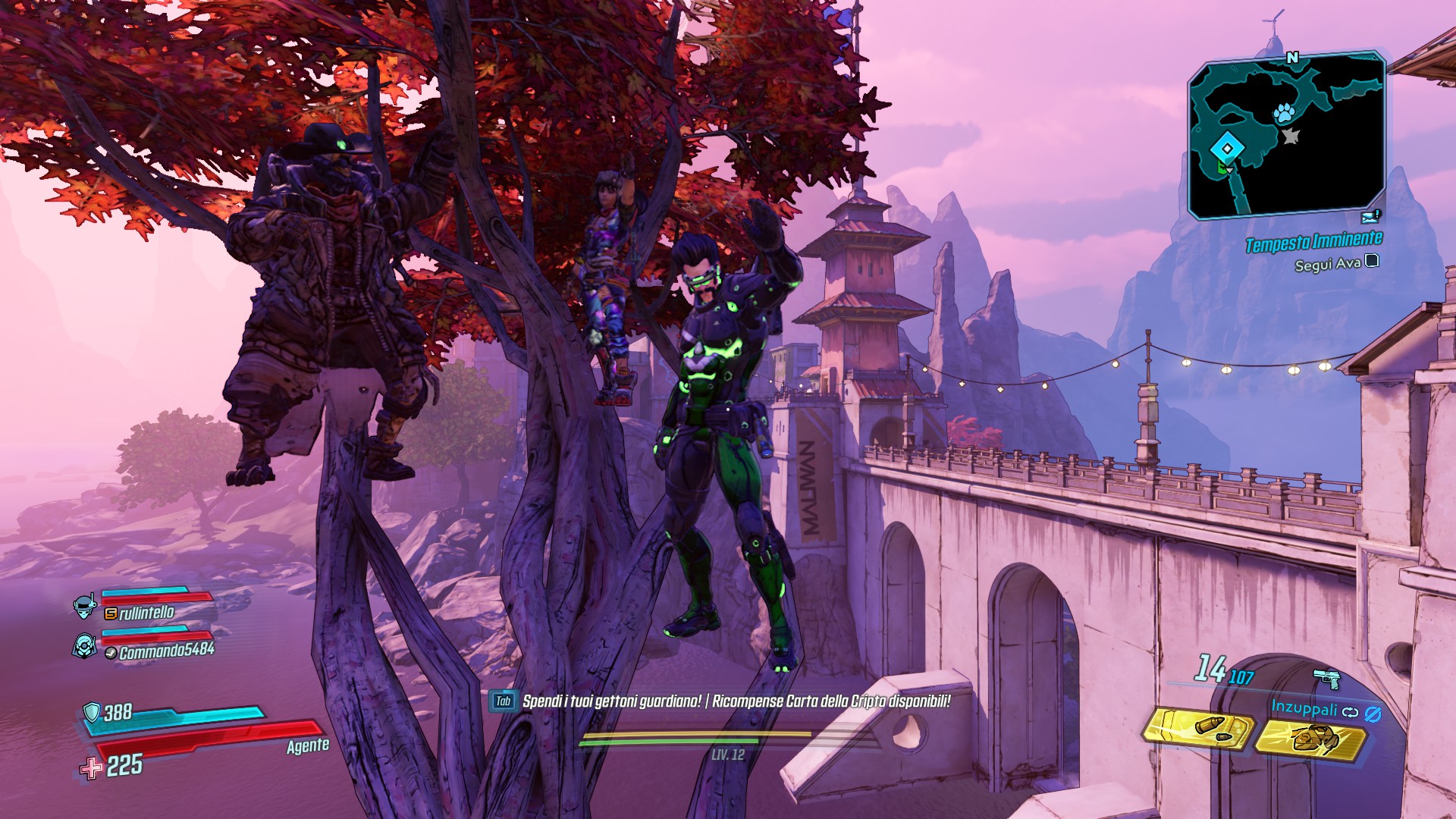This screenshot has width=1456, height=819.
Task: Open the Tempesta Imminente mission tracker
Action: coord(1313,242)
